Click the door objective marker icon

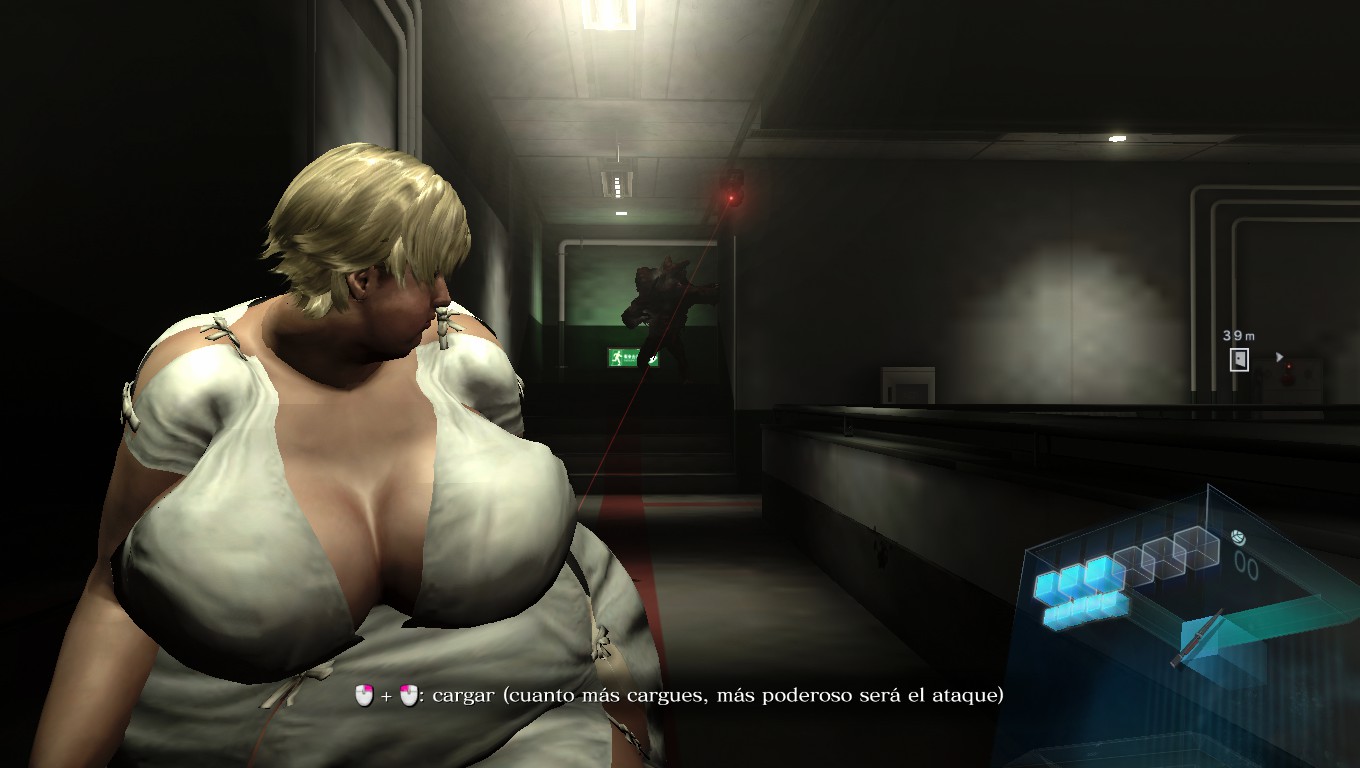pos(1239,359)
